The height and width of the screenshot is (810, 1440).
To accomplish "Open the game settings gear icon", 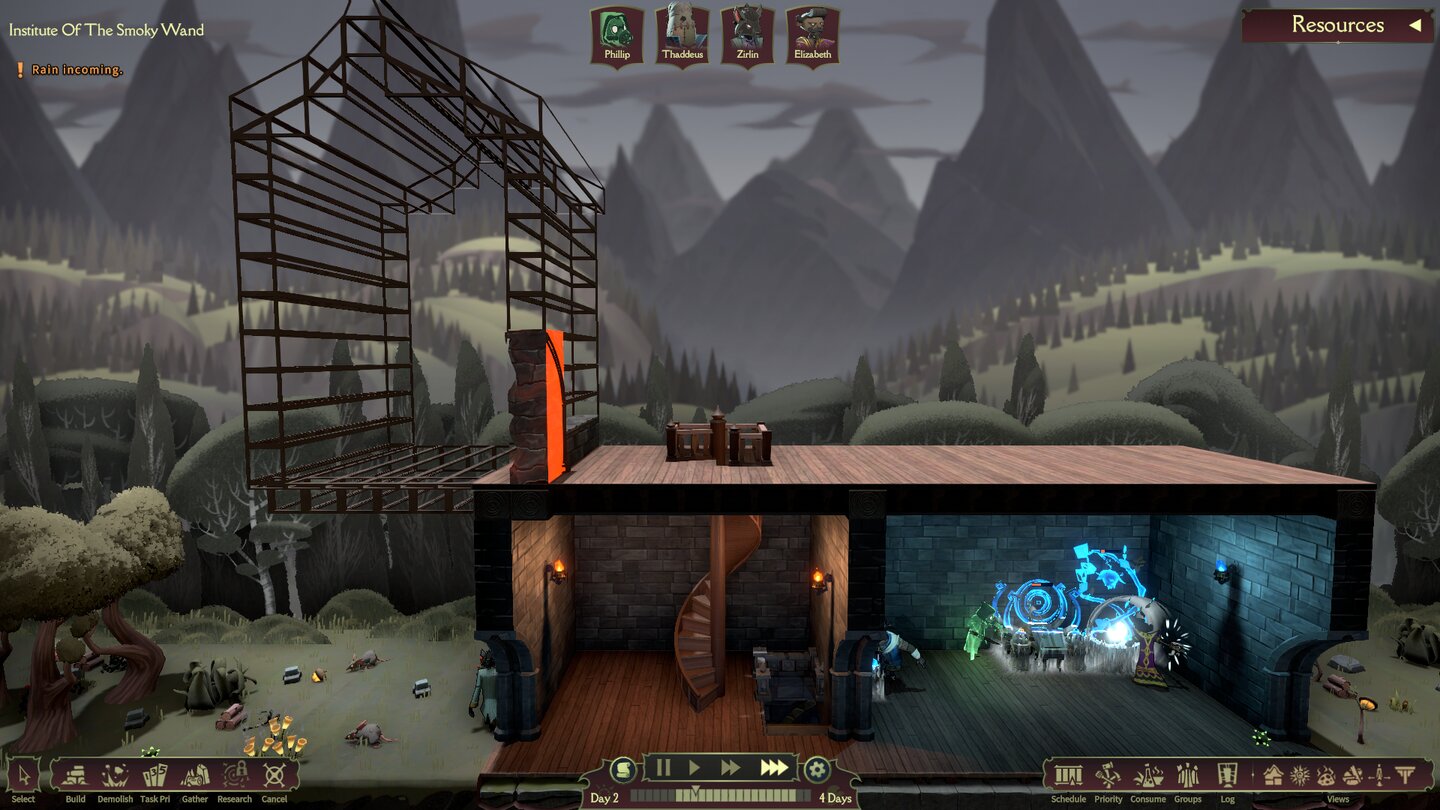I will click(x=820, y=771).
